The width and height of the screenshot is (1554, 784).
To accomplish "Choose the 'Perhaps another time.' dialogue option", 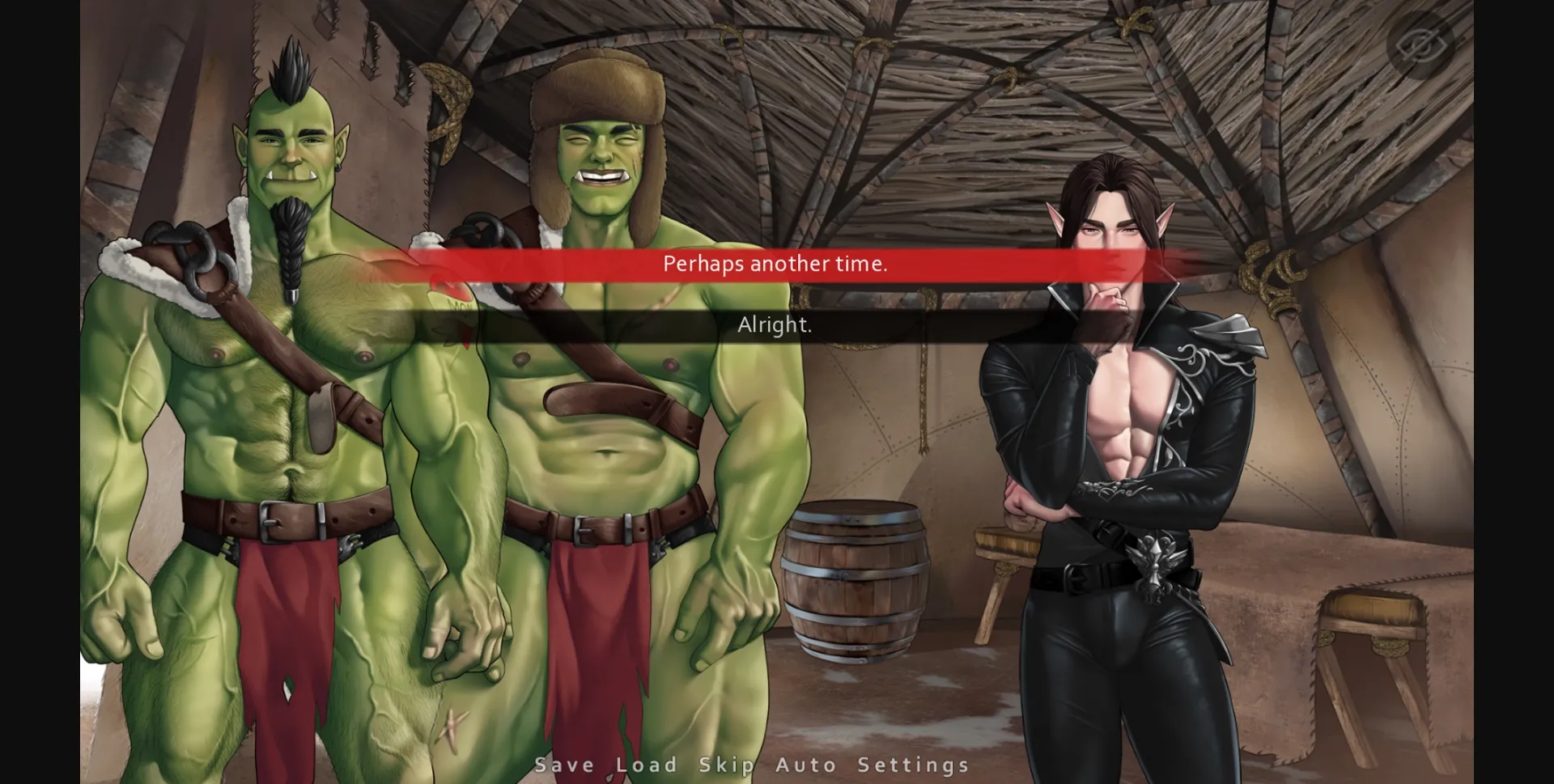I will (775, 264).
